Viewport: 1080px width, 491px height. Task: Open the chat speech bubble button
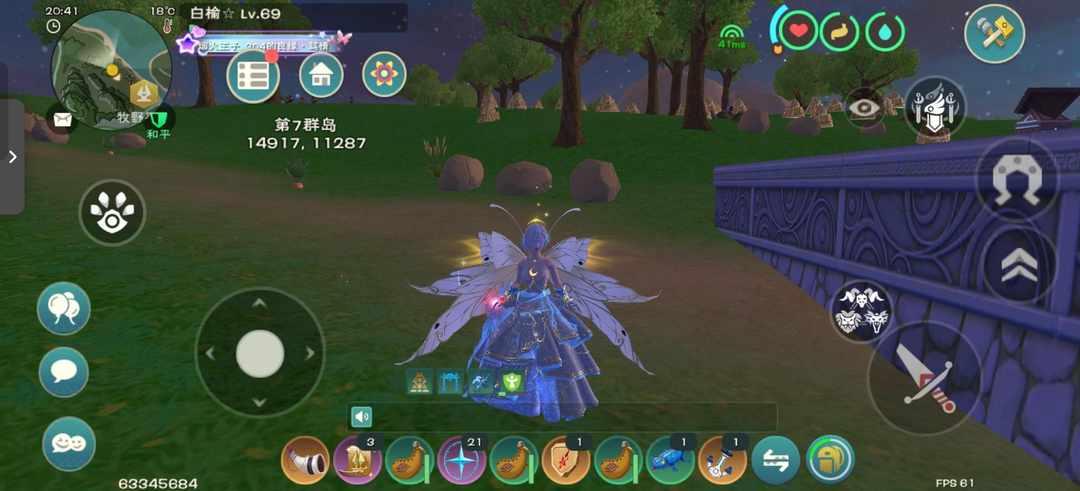coord(64,372)
